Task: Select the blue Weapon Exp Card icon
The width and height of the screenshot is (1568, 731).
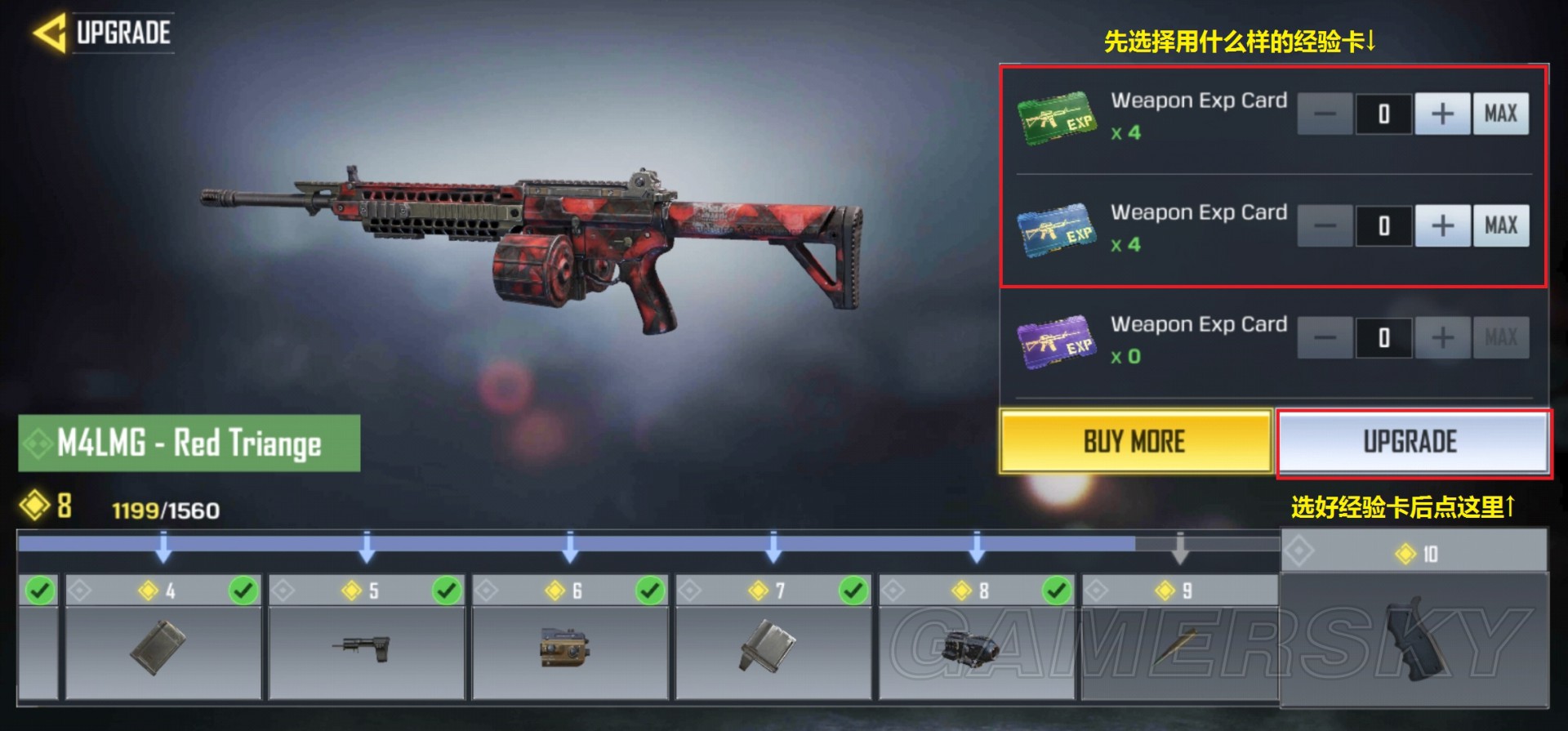Action: pos(1056,231)
